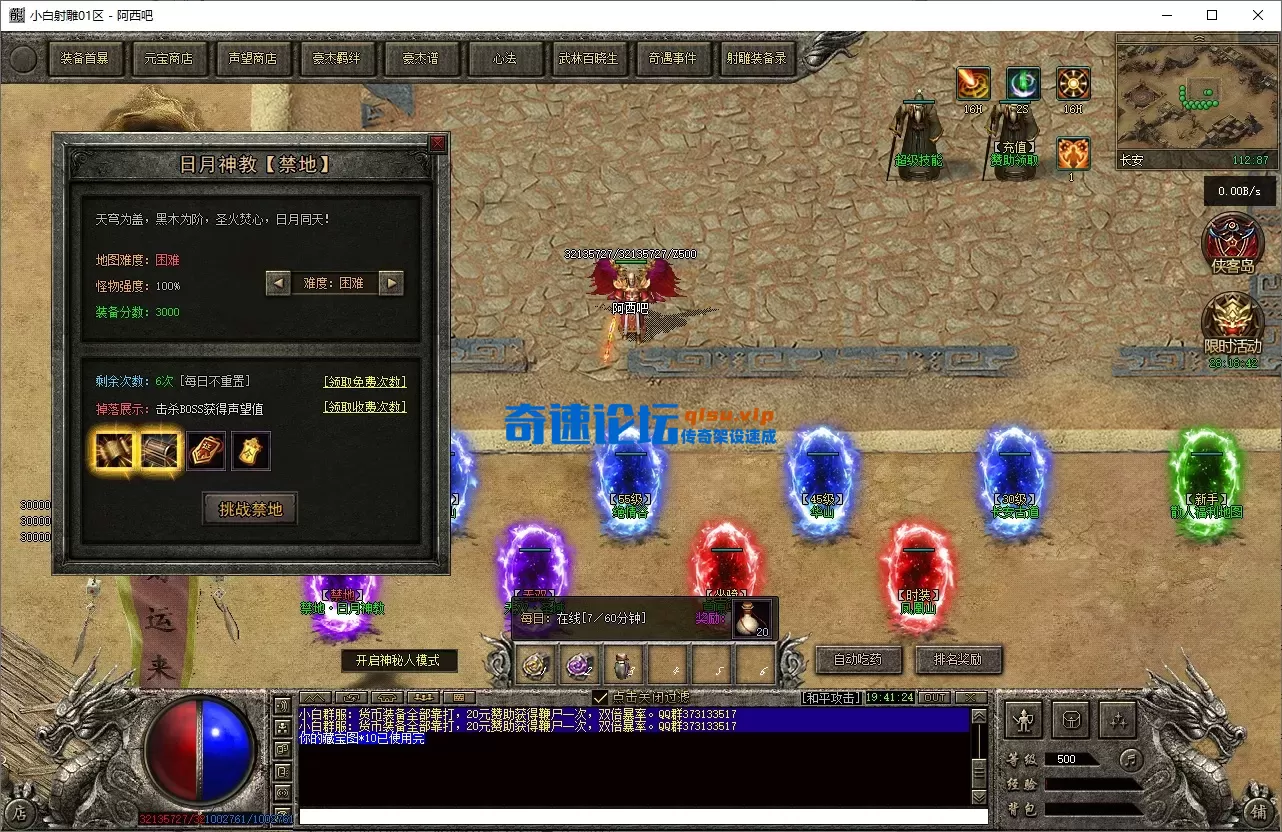Maximize the game window

click(x=1212, y=15)
